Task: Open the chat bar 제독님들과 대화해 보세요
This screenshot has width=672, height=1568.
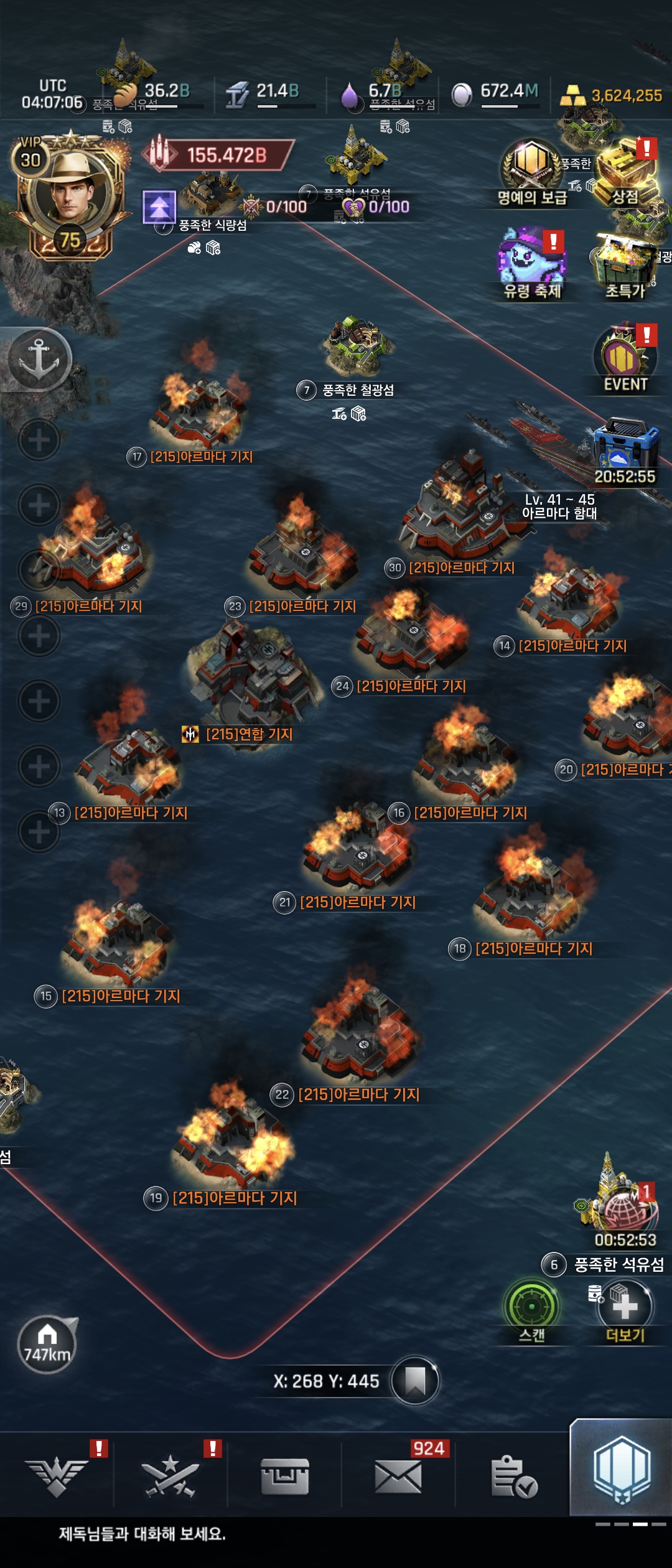Action: [x=143, y=1534]
